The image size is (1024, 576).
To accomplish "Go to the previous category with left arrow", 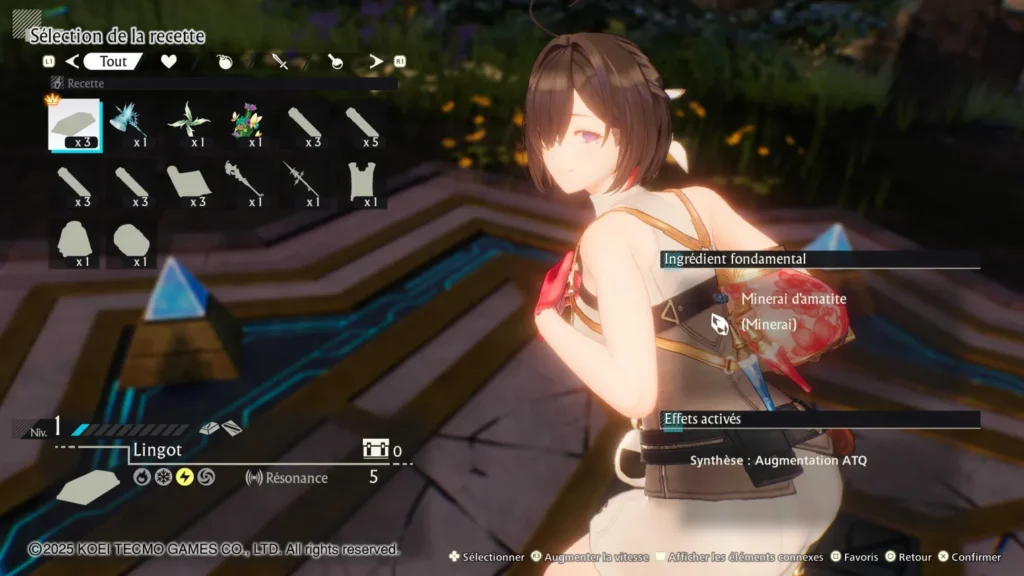I will click(x=71, y=62).
